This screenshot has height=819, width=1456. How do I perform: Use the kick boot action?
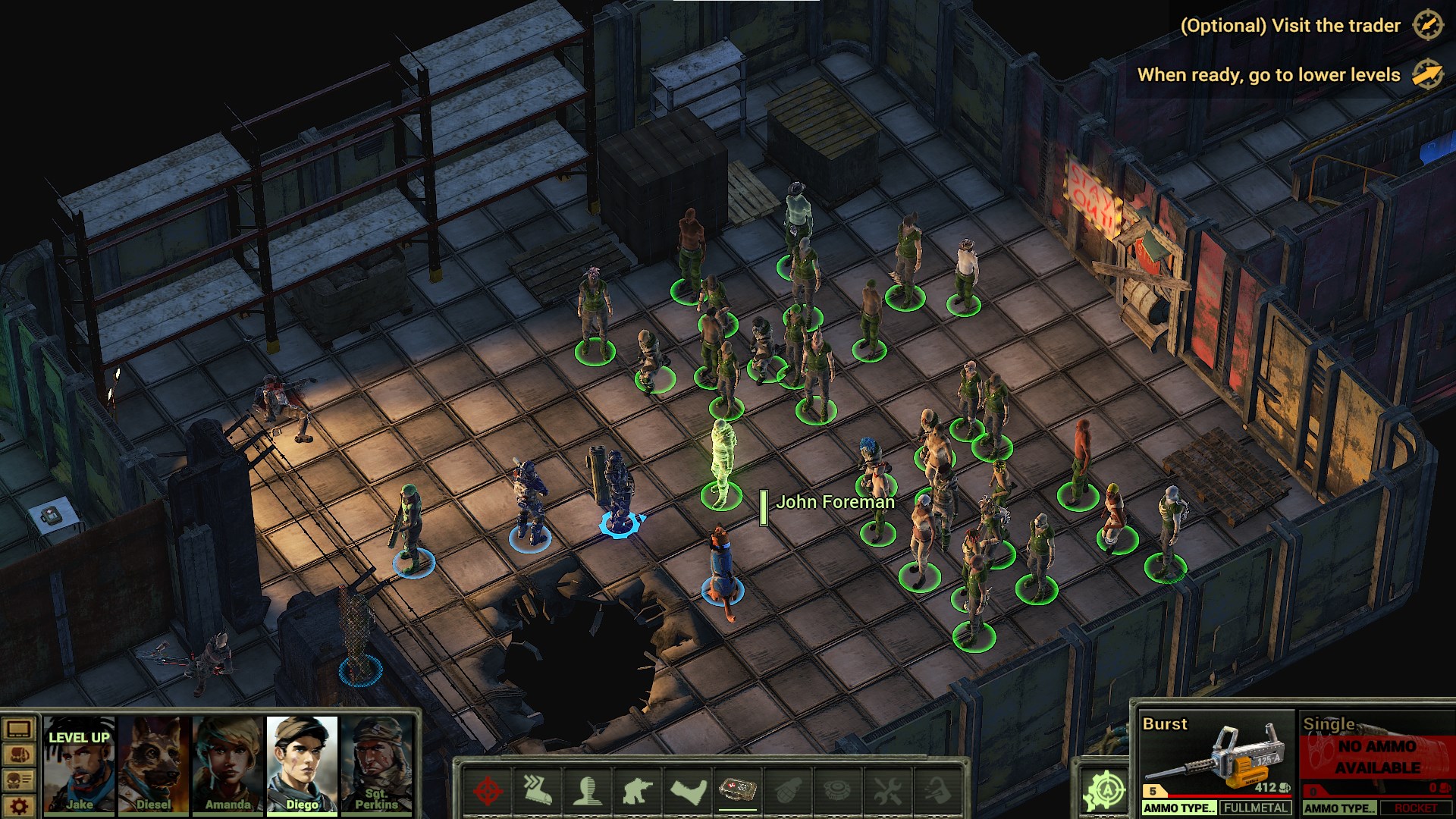pyautogui.click(x=689, y=791)
